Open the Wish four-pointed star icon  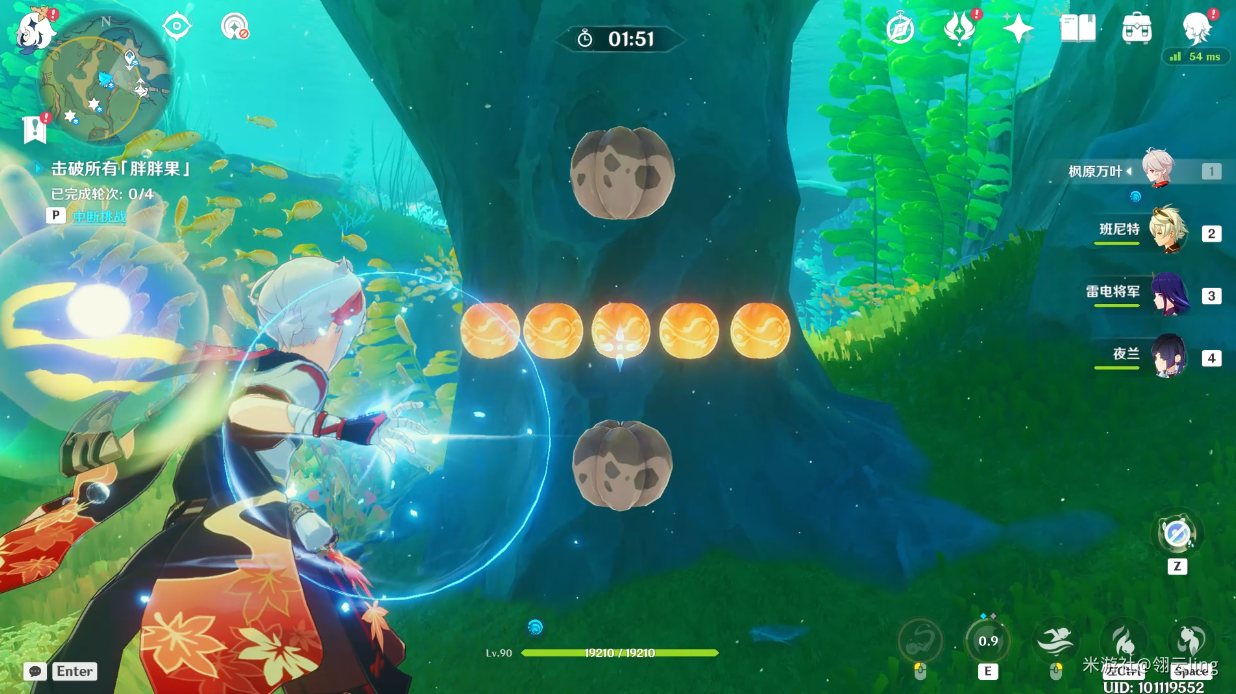point(1018,28)
